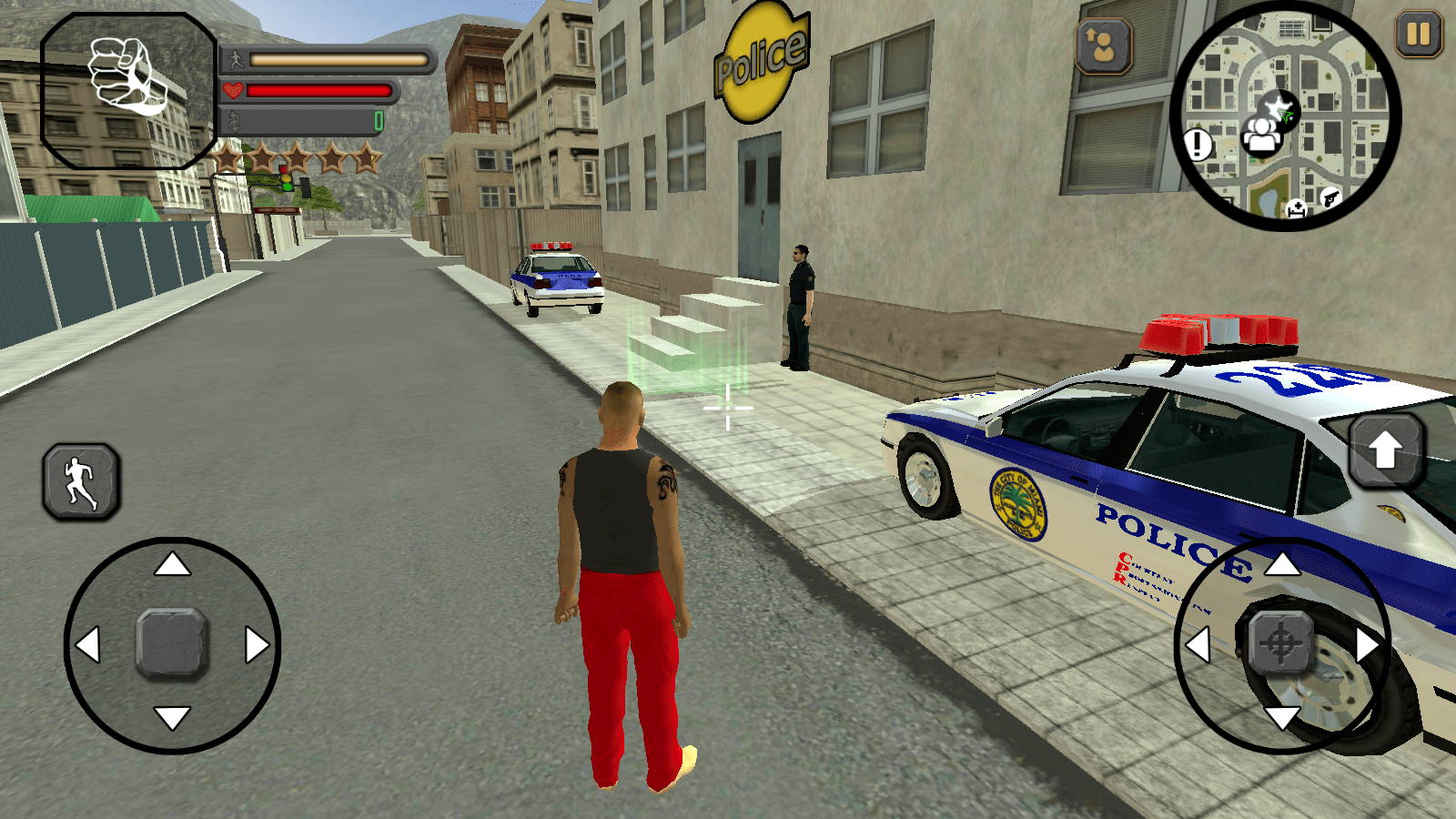This screenshot has height=819, width=1456.
Task: Move backward with left pad down arrow
Action: (x=172, y=718)
